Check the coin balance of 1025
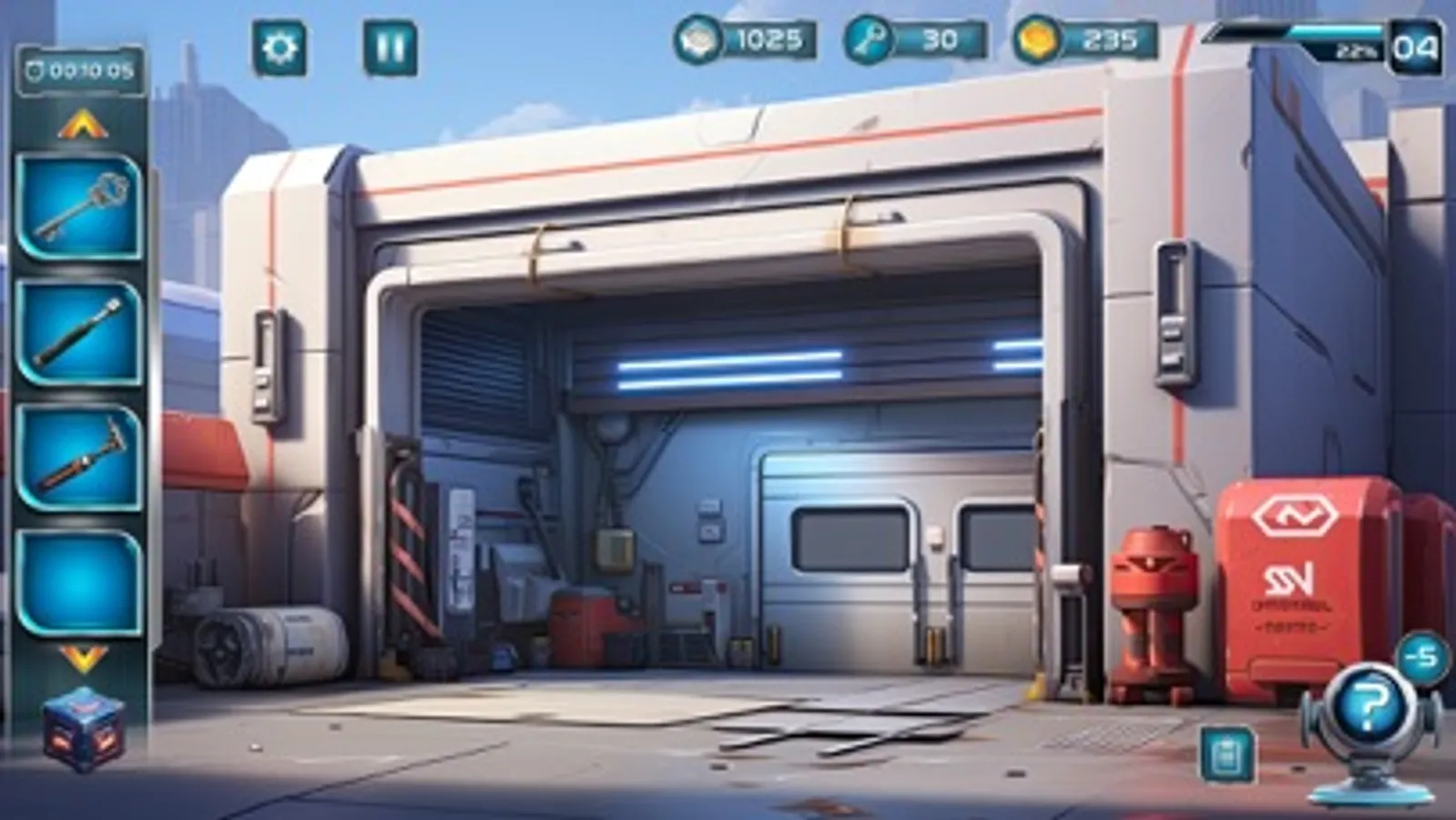 (747, 40)
